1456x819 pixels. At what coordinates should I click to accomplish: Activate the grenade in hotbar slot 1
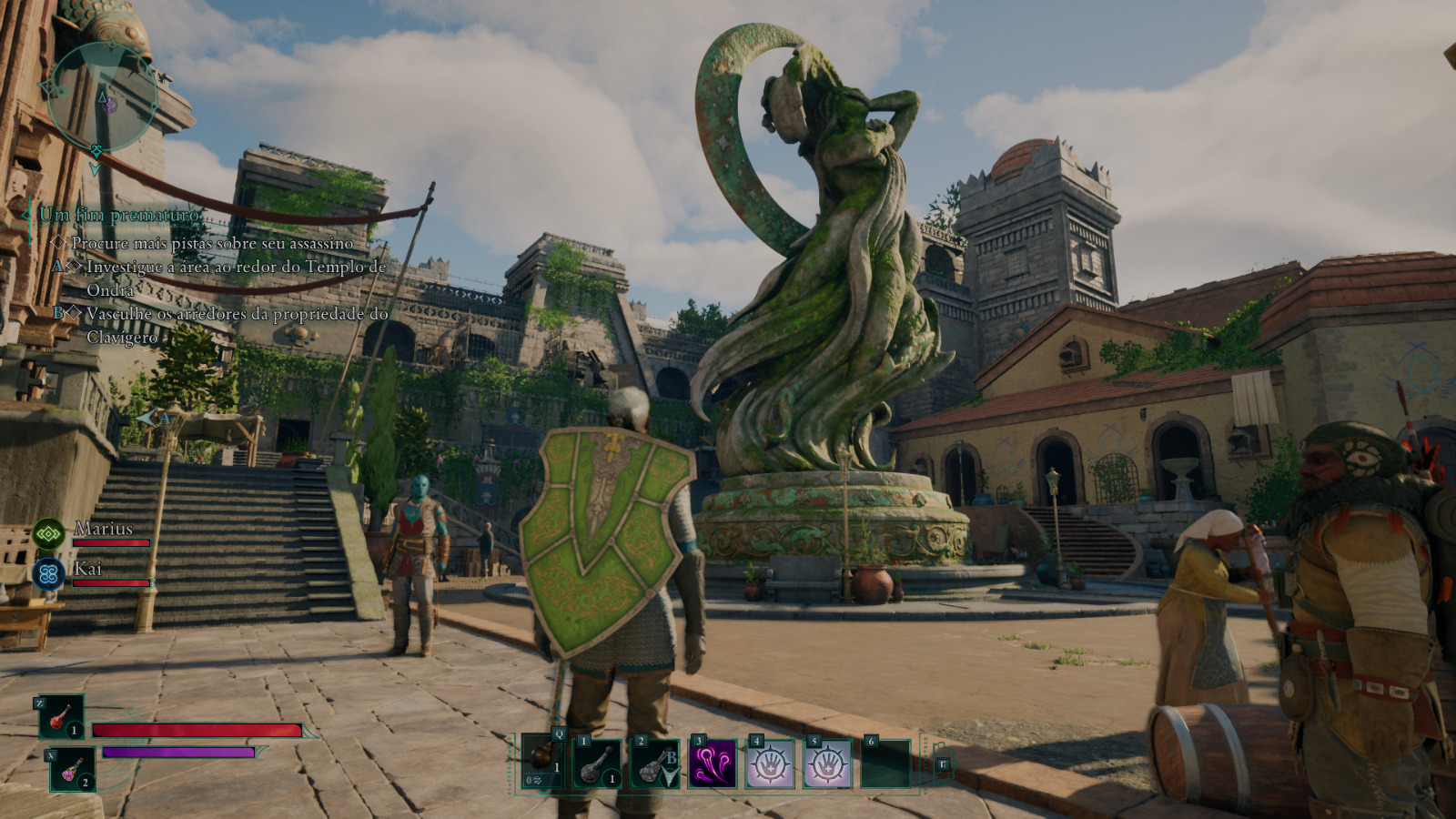[x=597, y=763]
